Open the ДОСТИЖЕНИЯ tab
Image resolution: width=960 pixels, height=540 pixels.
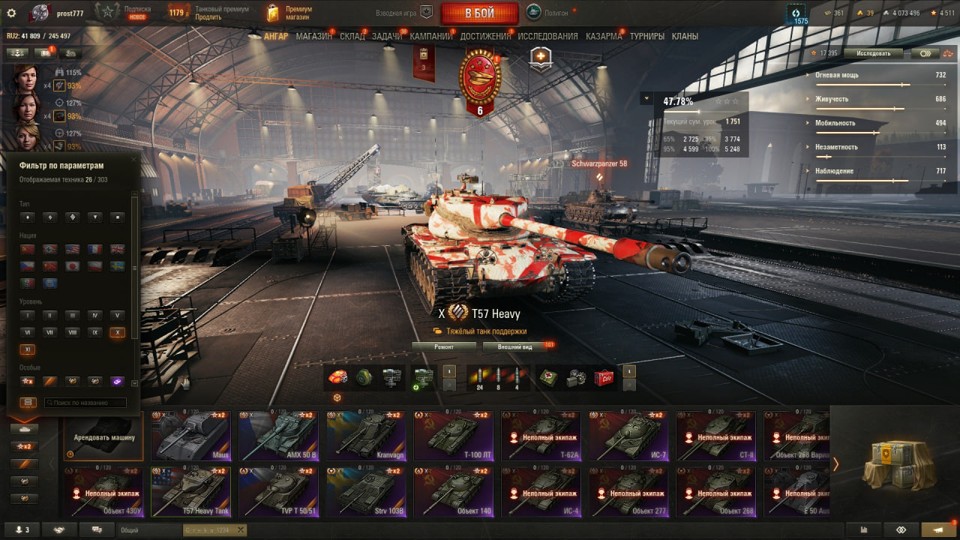485,36
